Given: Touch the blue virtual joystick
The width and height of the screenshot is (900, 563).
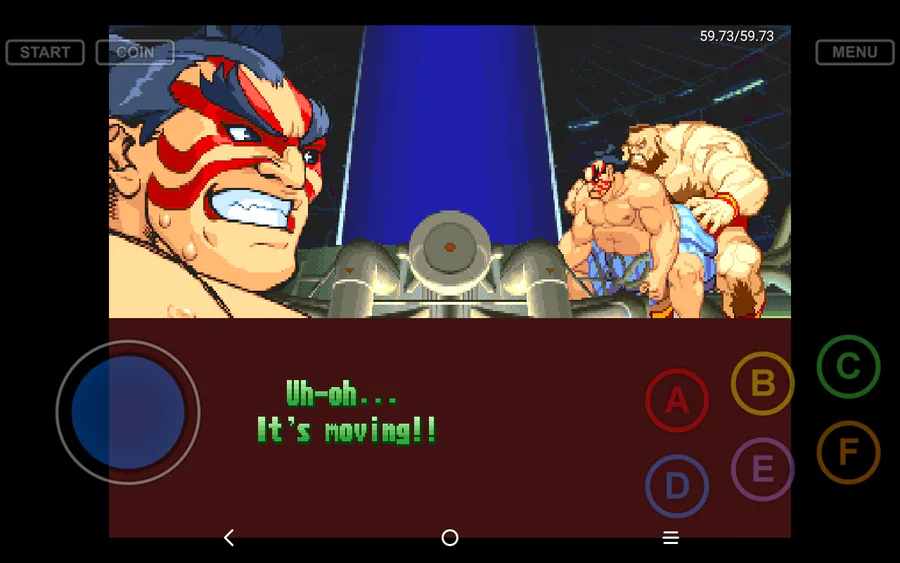Looking at the screenshot, I should coord(128,412).
